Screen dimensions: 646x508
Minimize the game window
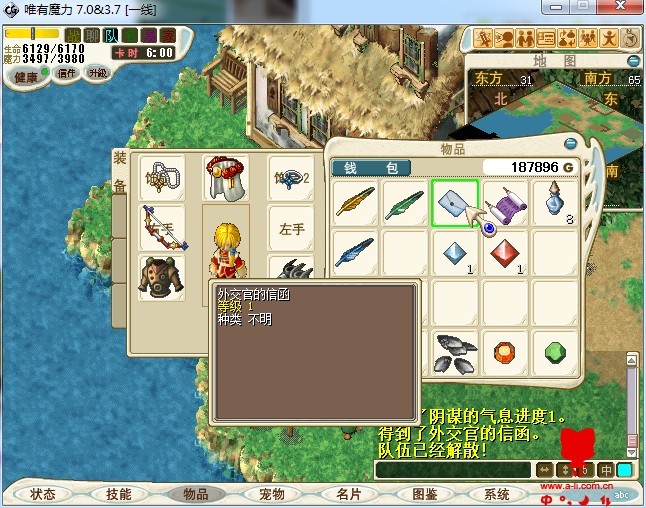561,8
